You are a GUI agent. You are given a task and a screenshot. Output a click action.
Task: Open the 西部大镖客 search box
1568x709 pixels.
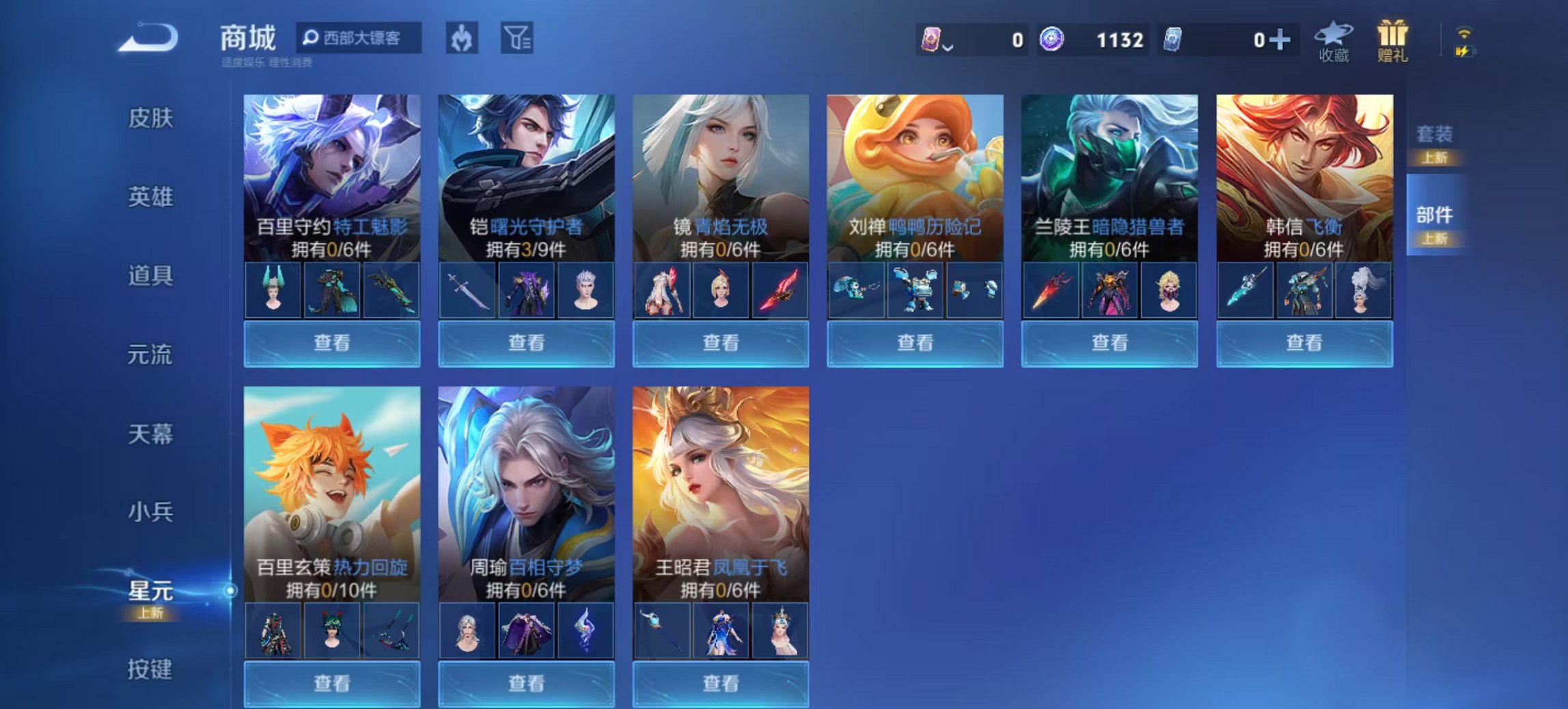(359, 39)
